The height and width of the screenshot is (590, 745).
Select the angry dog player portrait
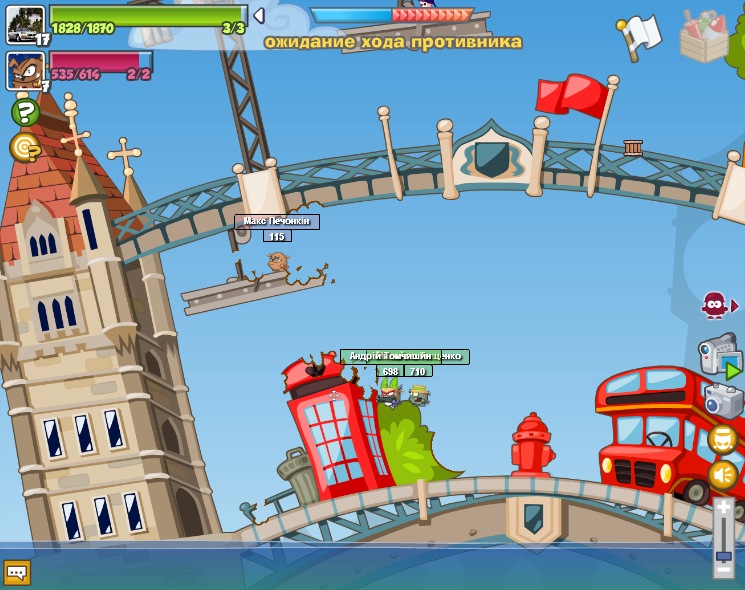(x=25, y=70)
